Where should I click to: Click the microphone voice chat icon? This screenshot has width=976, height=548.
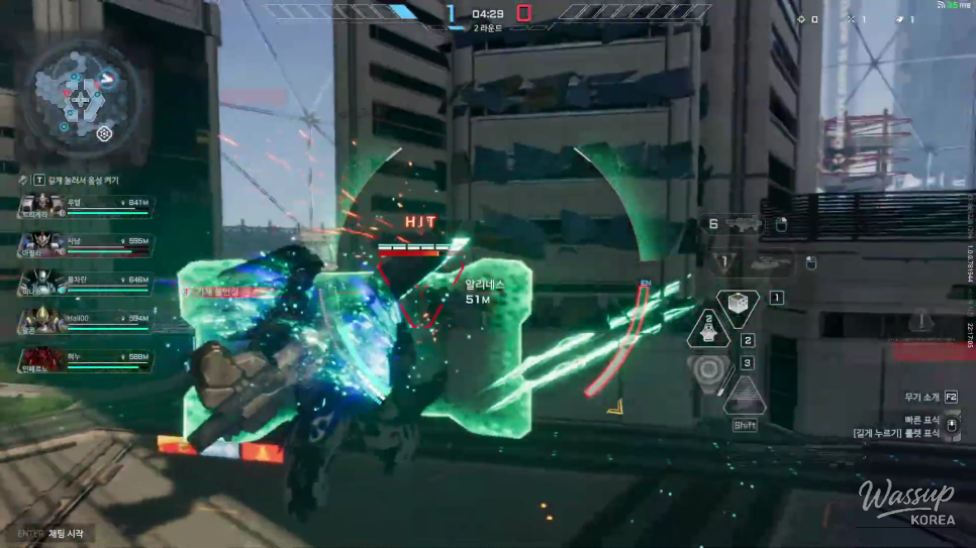tap(23, 179)
